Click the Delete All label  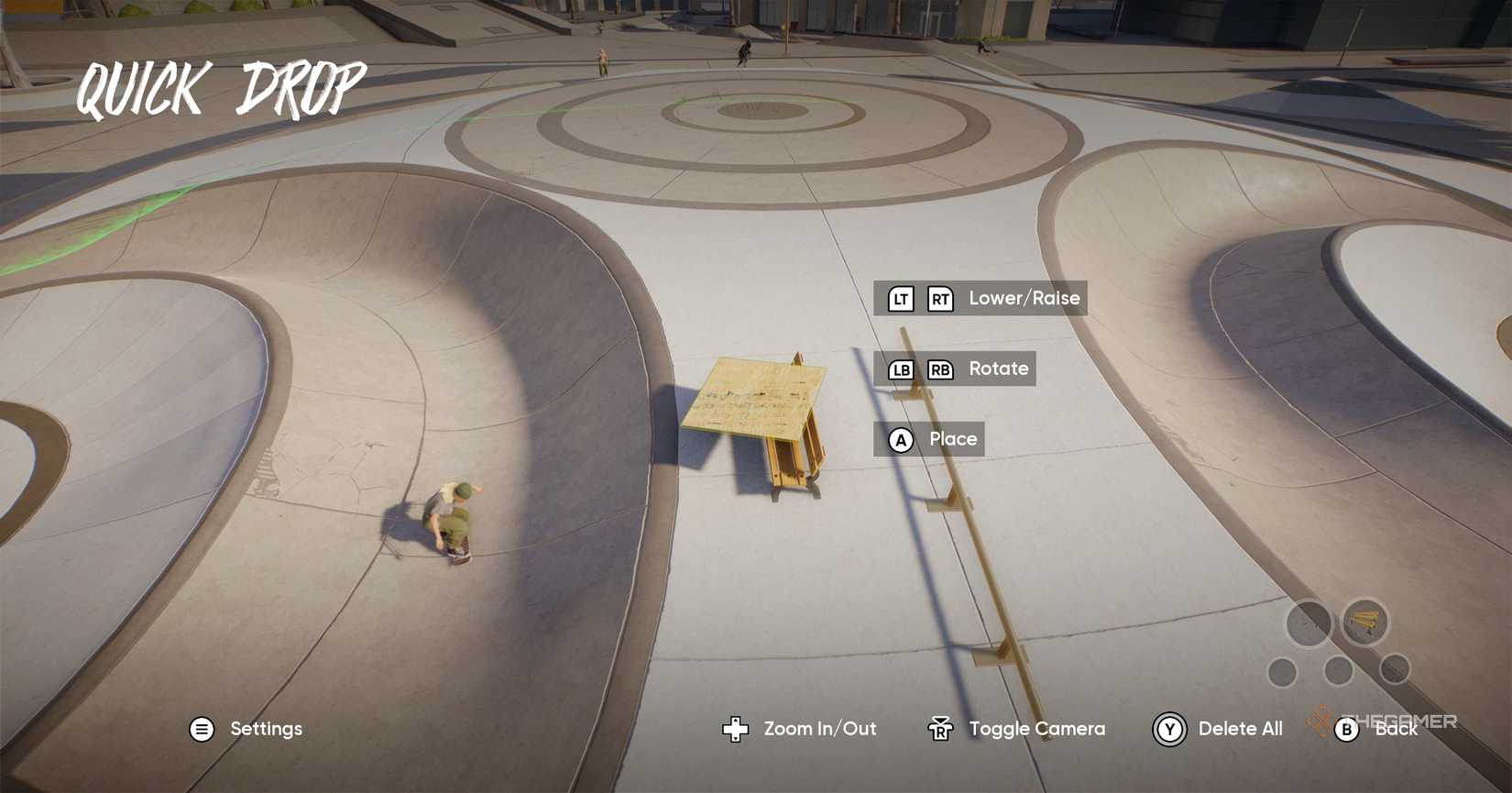click(1241, 729)
